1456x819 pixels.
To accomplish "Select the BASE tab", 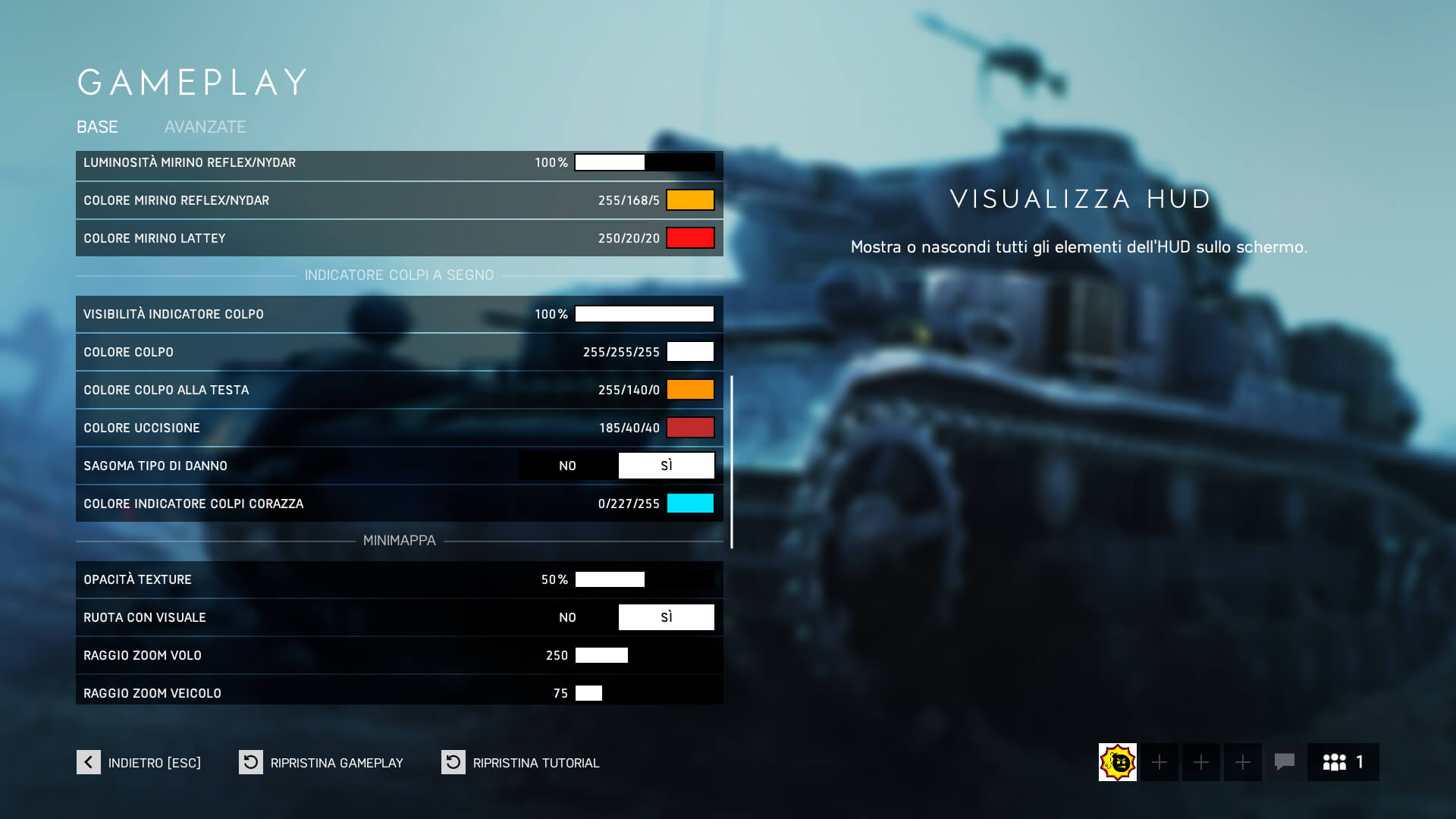I will pyautogui.click(x=97, y=127).
